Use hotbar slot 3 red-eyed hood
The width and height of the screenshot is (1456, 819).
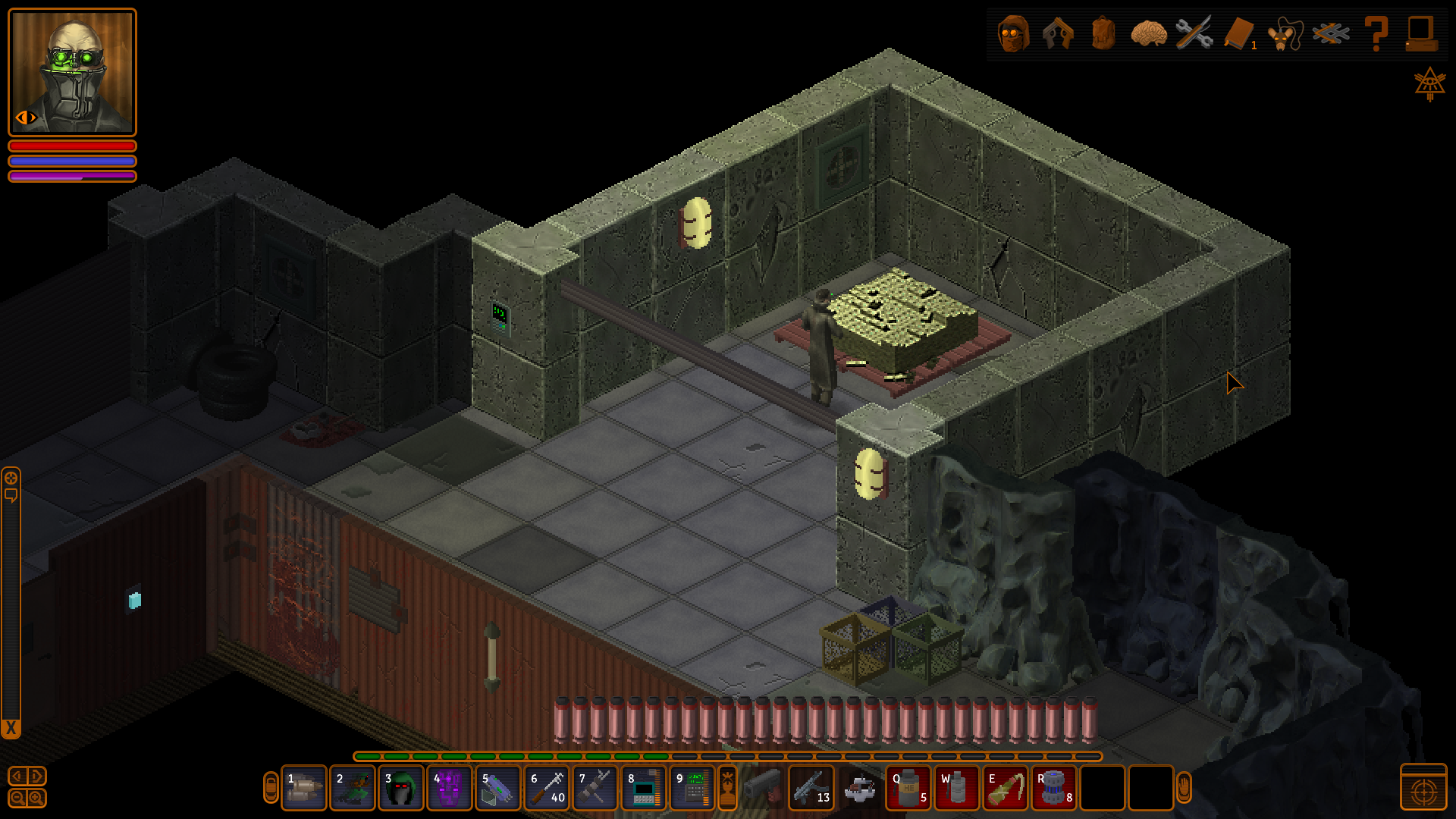click(x=400, y=789)
